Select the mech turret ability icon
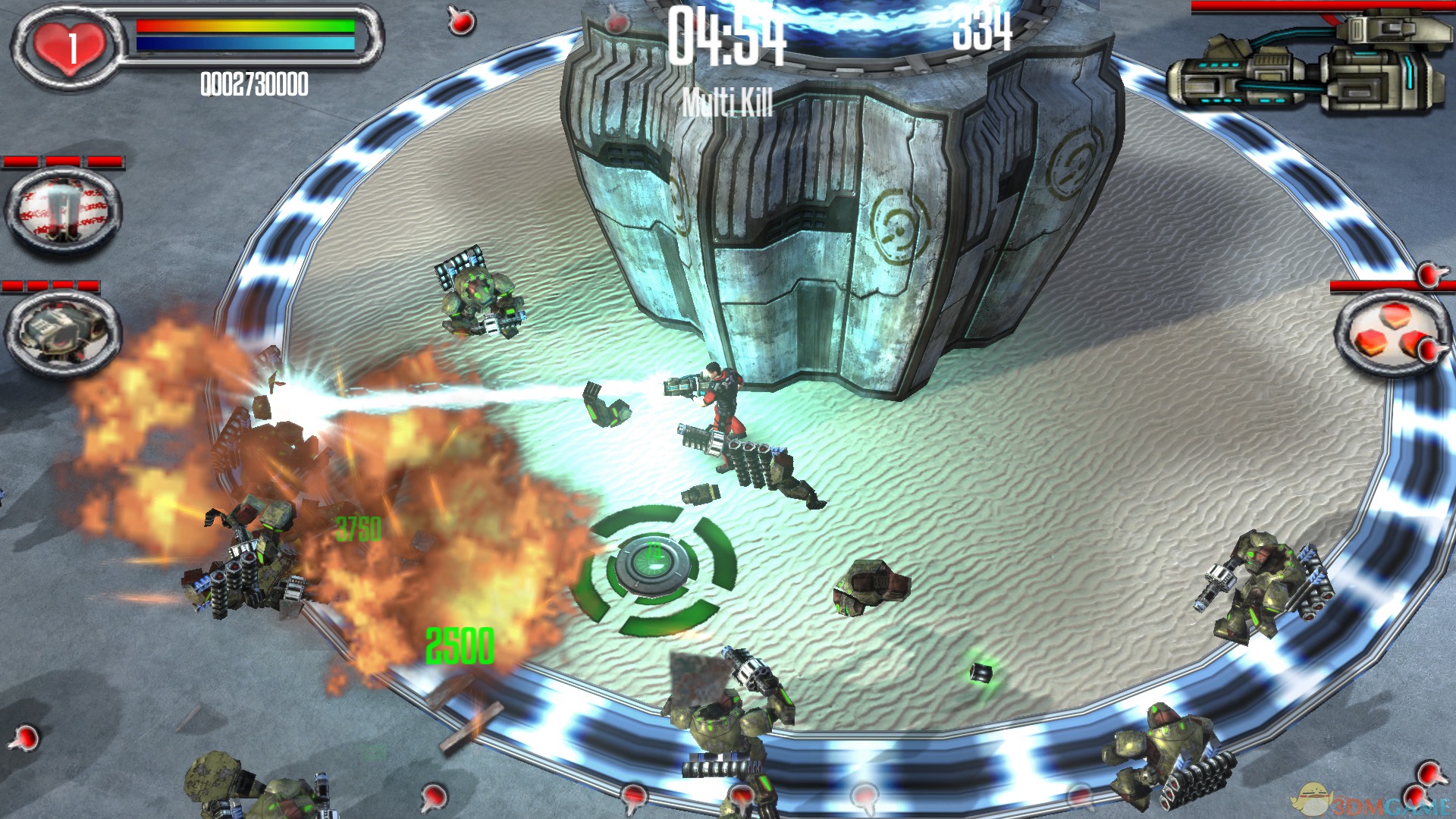 [63, 332]
